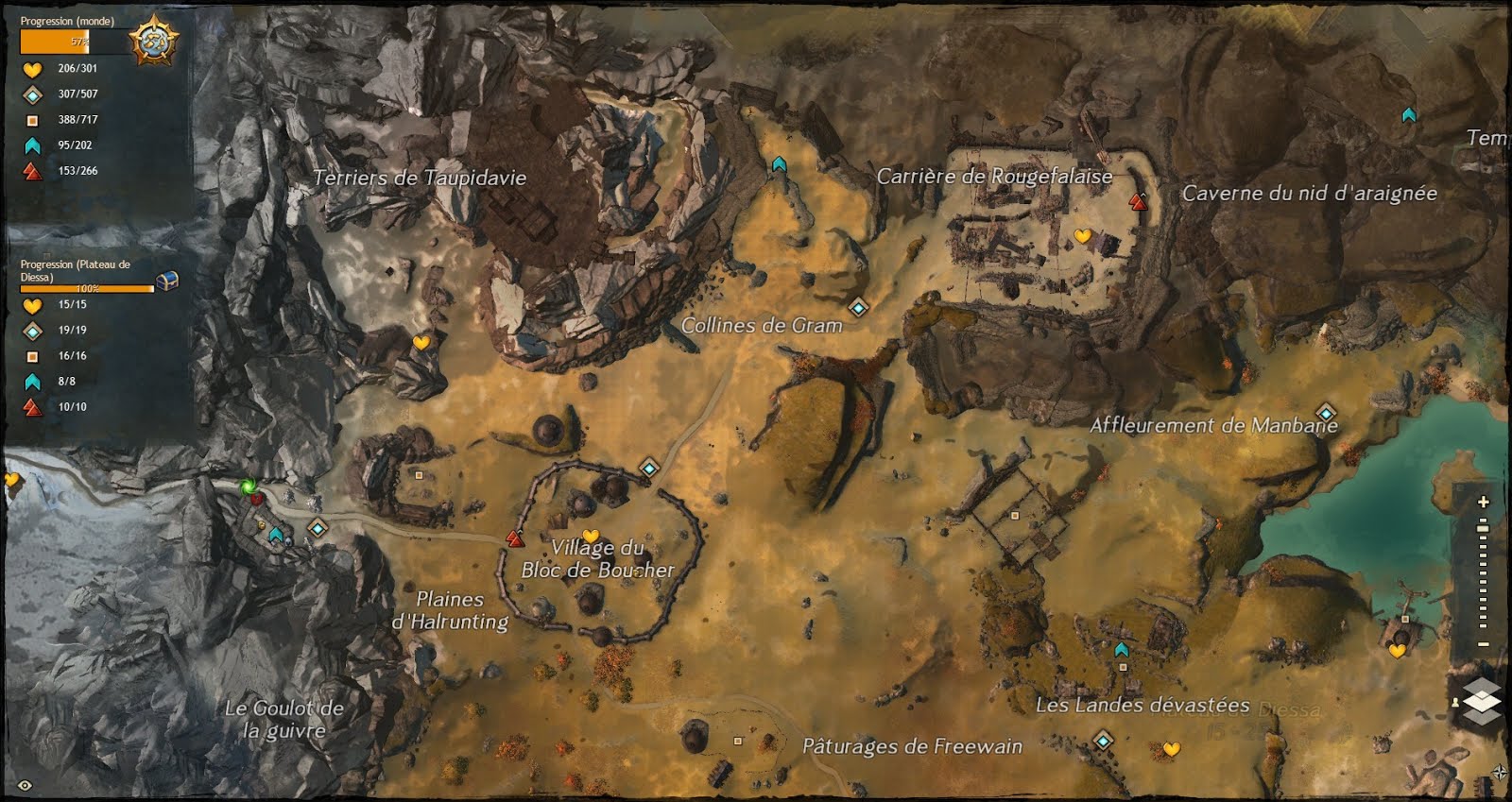Toggle the eye visibility icon at bottom left
The image size is (1512, 802).
(x=25, y=785)
